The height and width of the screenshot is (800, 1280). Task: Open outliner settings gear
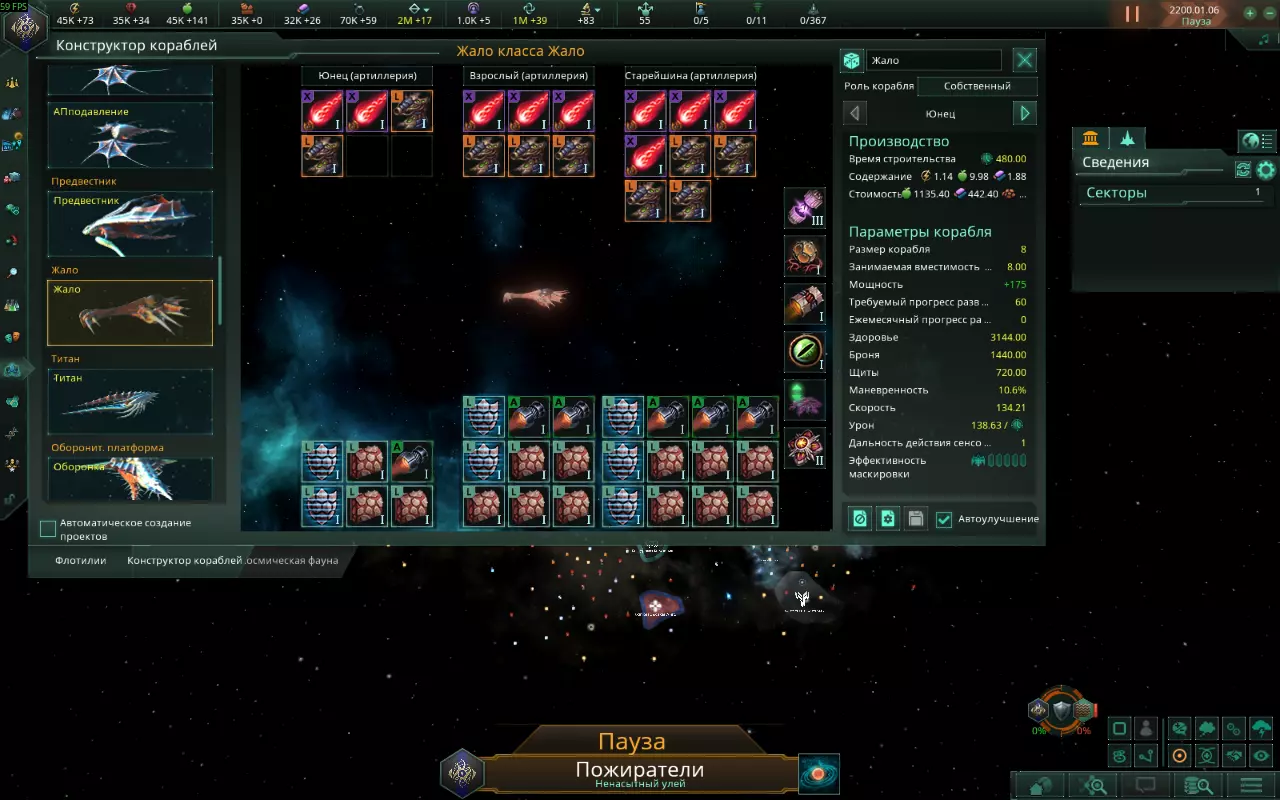click(x=1266, y=170)
